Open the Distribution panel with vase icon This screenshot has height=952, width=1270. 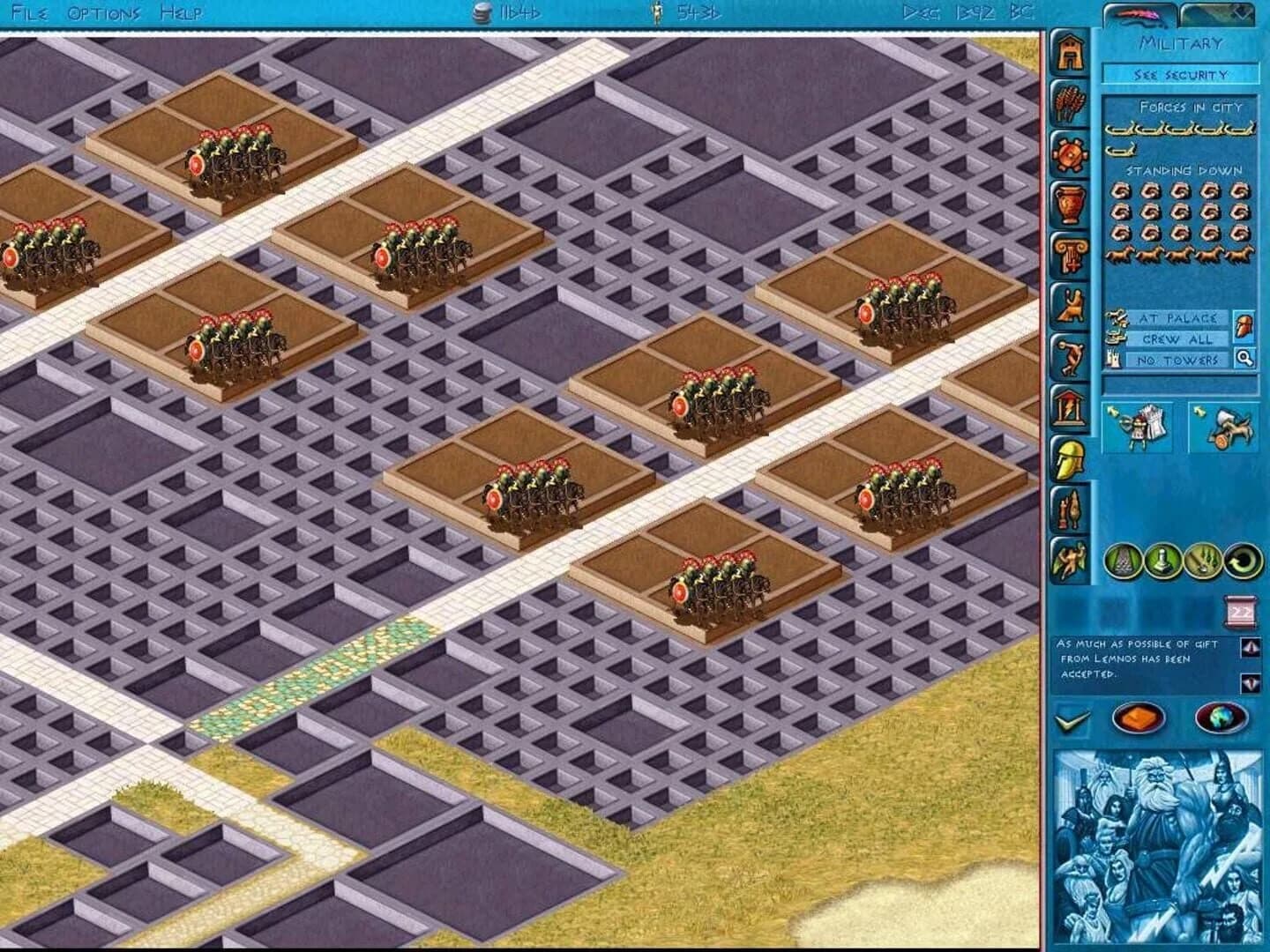[x=1070, y=201]
